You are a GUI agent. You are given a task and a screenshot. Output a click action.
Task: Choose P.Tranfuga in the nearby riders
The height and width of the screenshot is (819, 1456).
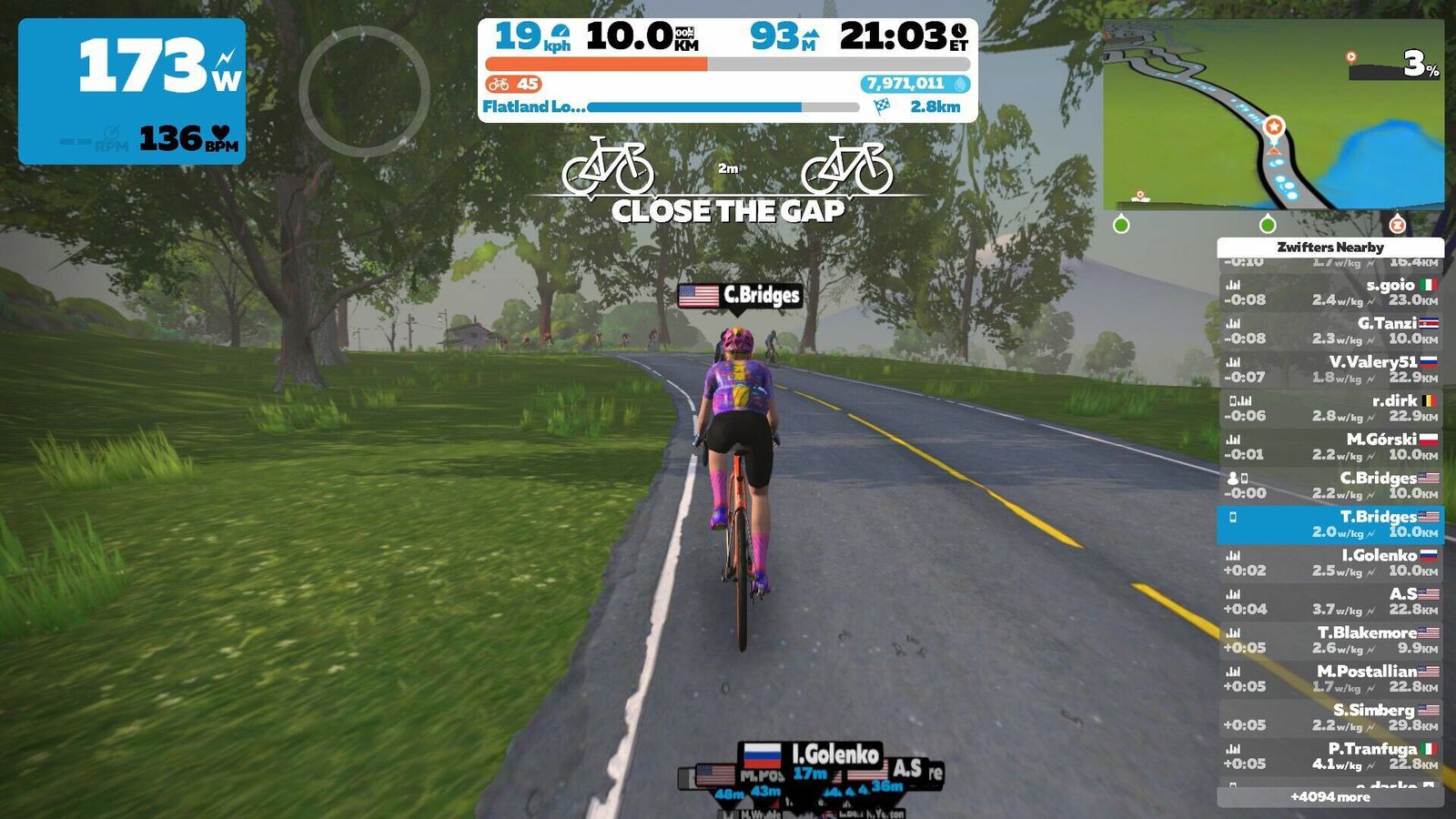[1330, 756]
